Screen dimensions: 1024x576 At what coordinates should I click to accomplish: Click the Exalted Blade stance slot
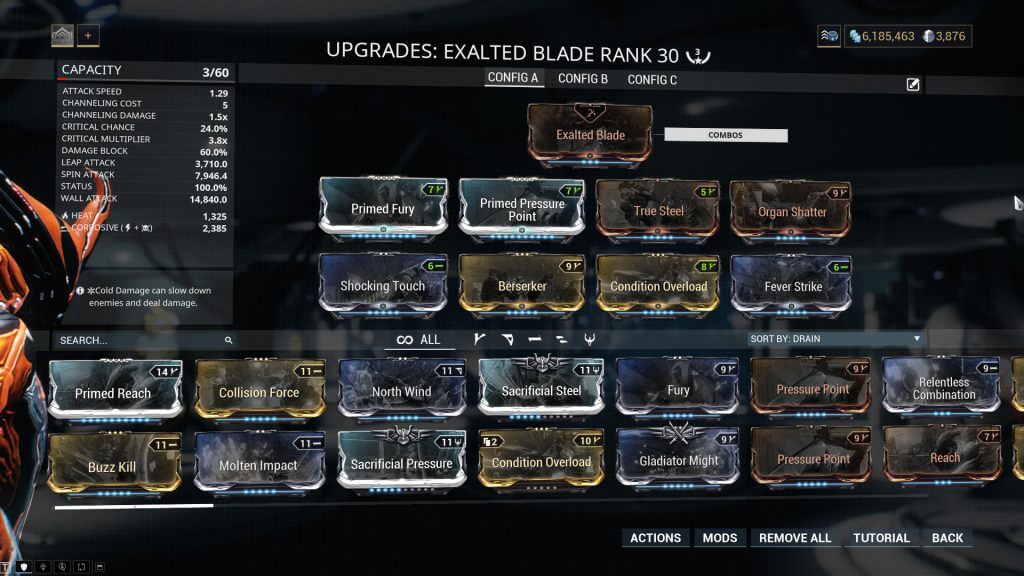coord(590,134)
